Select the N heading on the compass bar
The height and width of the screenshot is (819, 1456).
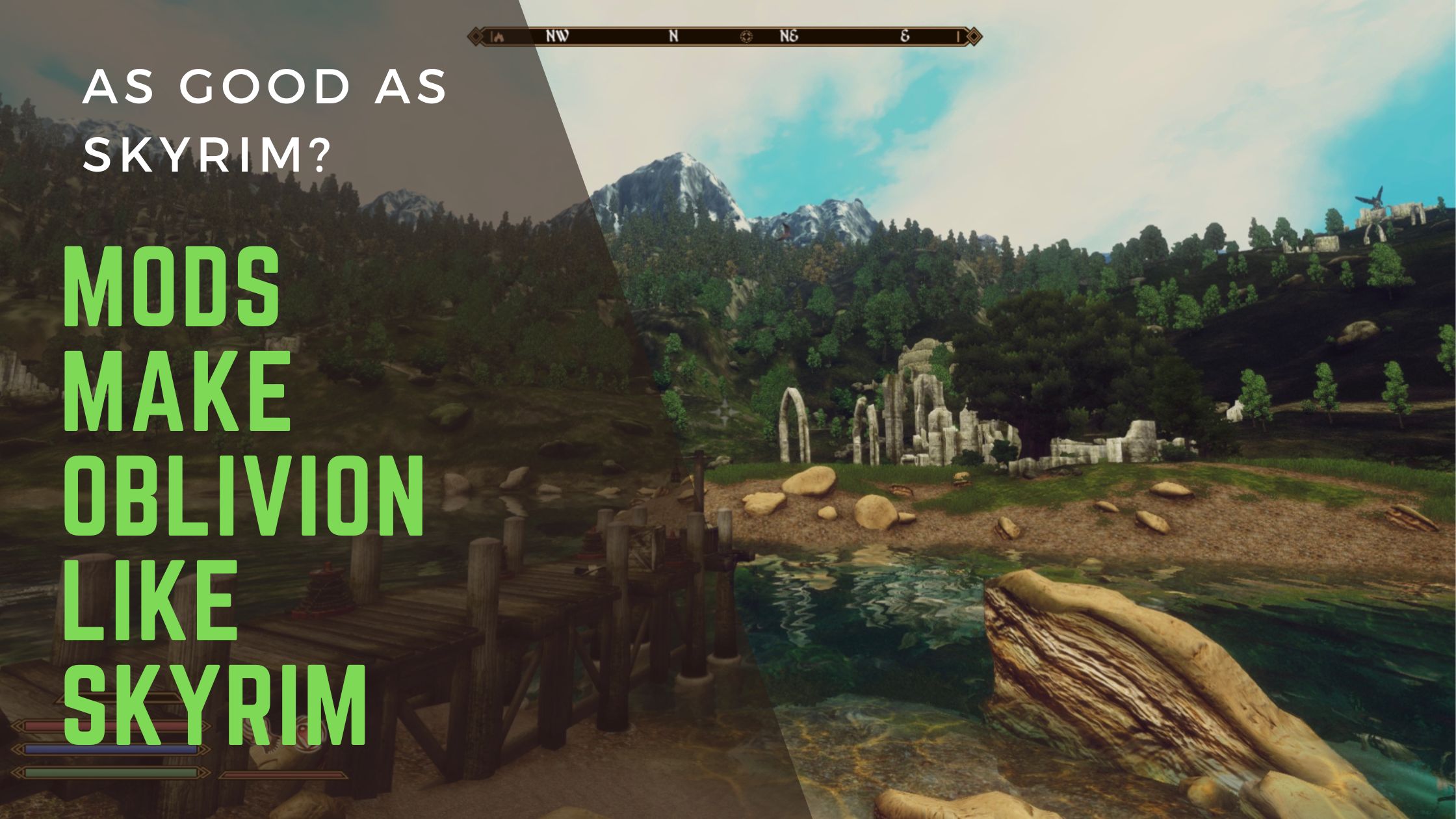point(673,37)
